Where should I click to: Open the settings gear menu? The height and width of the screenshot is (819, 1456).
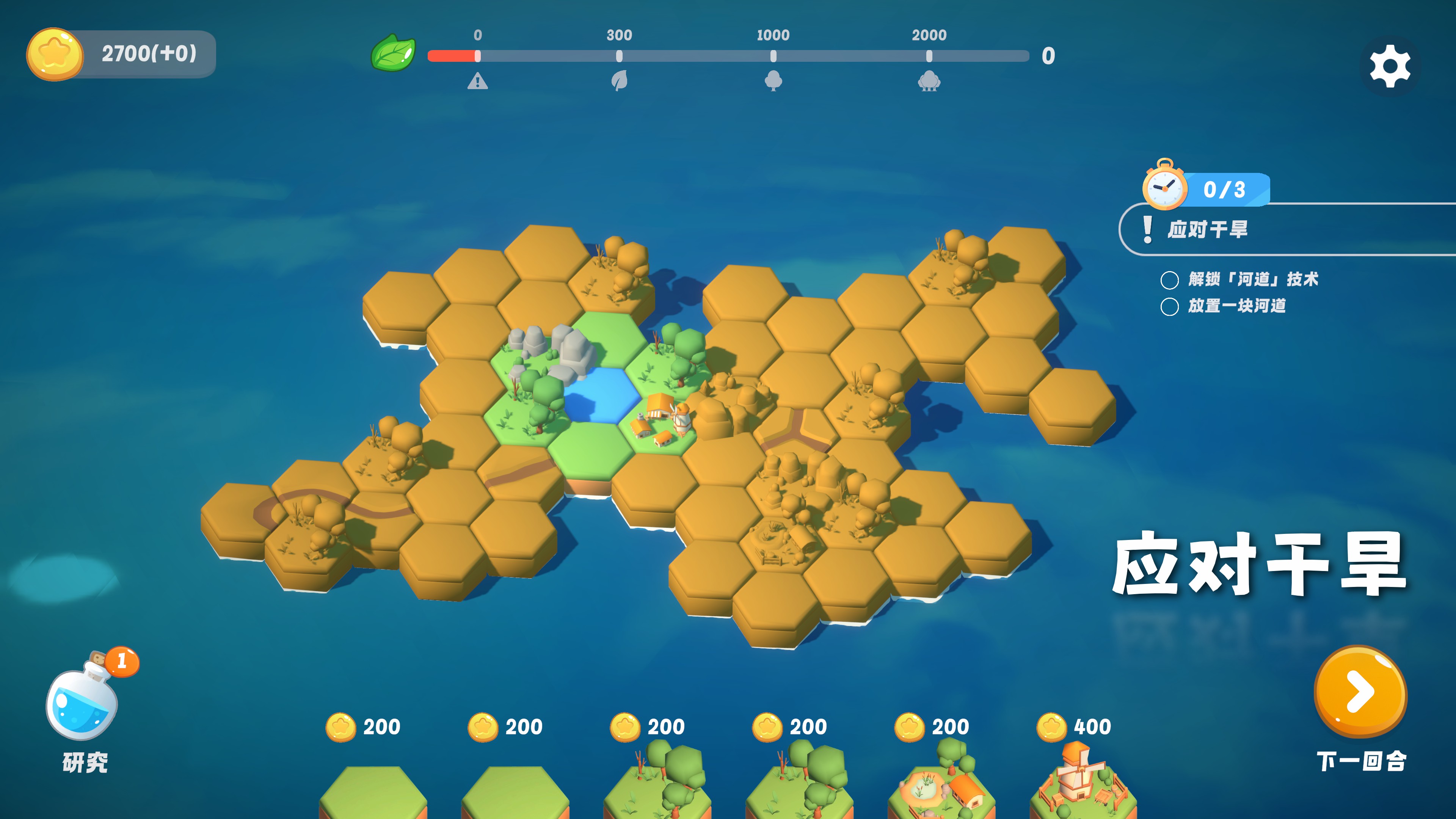click(x=1390, y=67)
